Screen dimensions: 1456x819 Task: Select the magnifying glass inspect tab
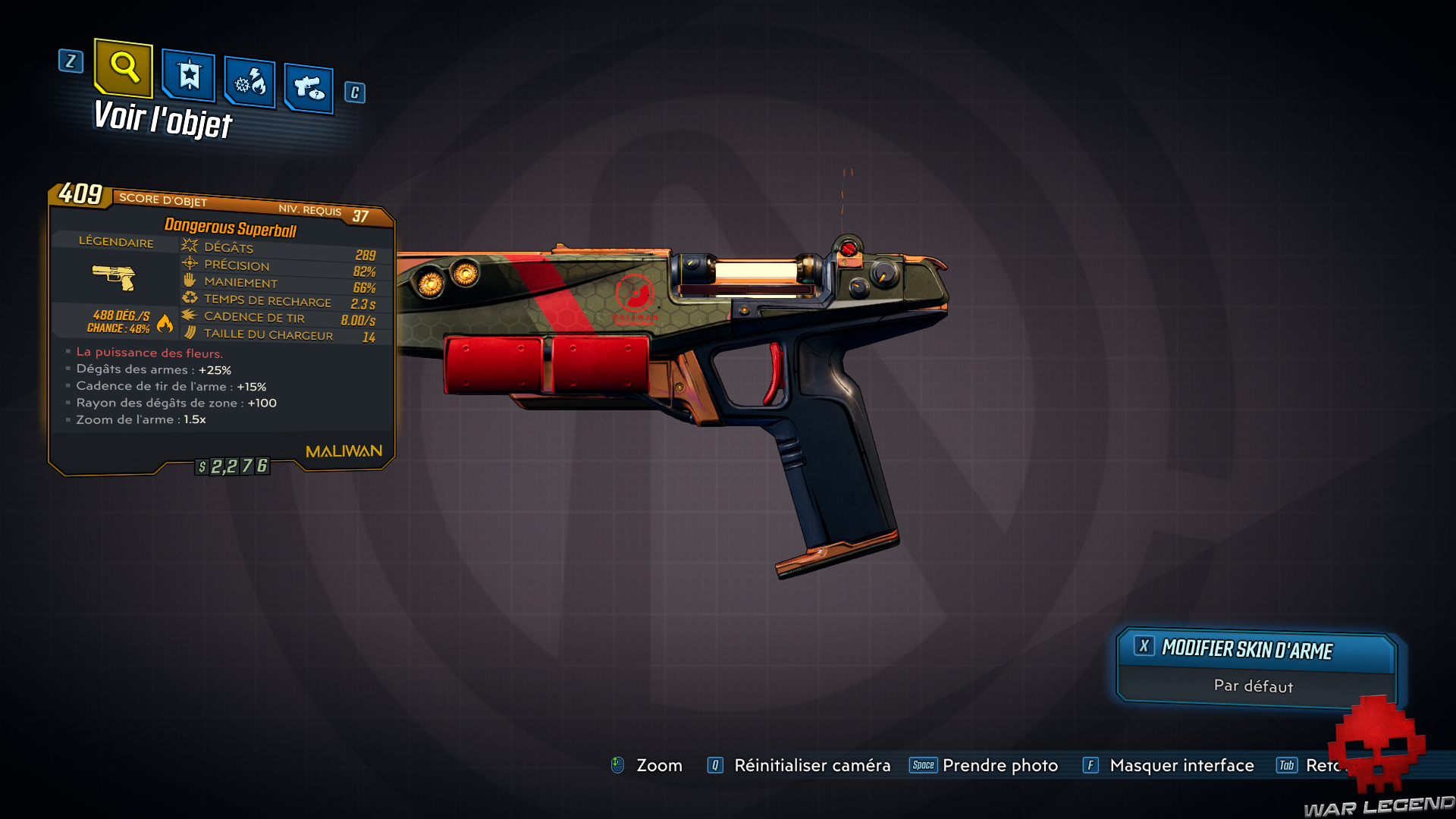(124, 72)
